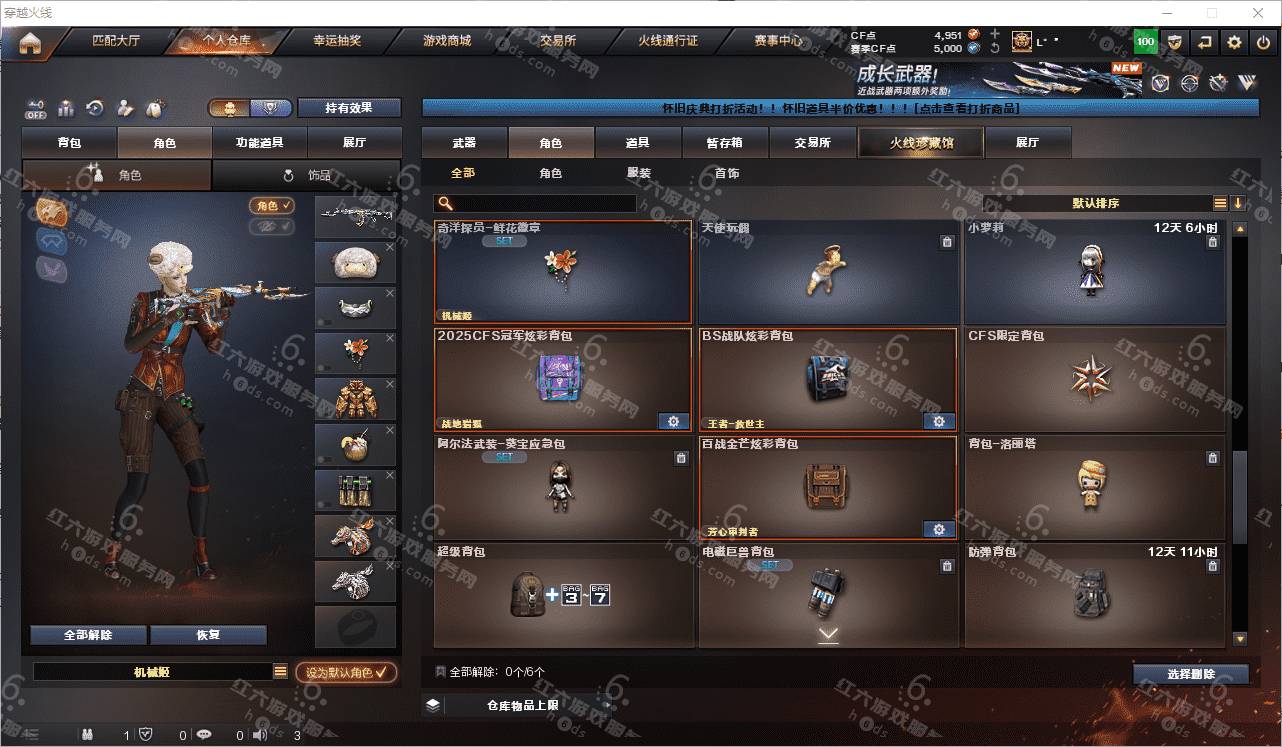This screenshot has width=1282, height=747.
Task: Choose the 天使玩偶 angel doll item
Action: pos(828,272)
